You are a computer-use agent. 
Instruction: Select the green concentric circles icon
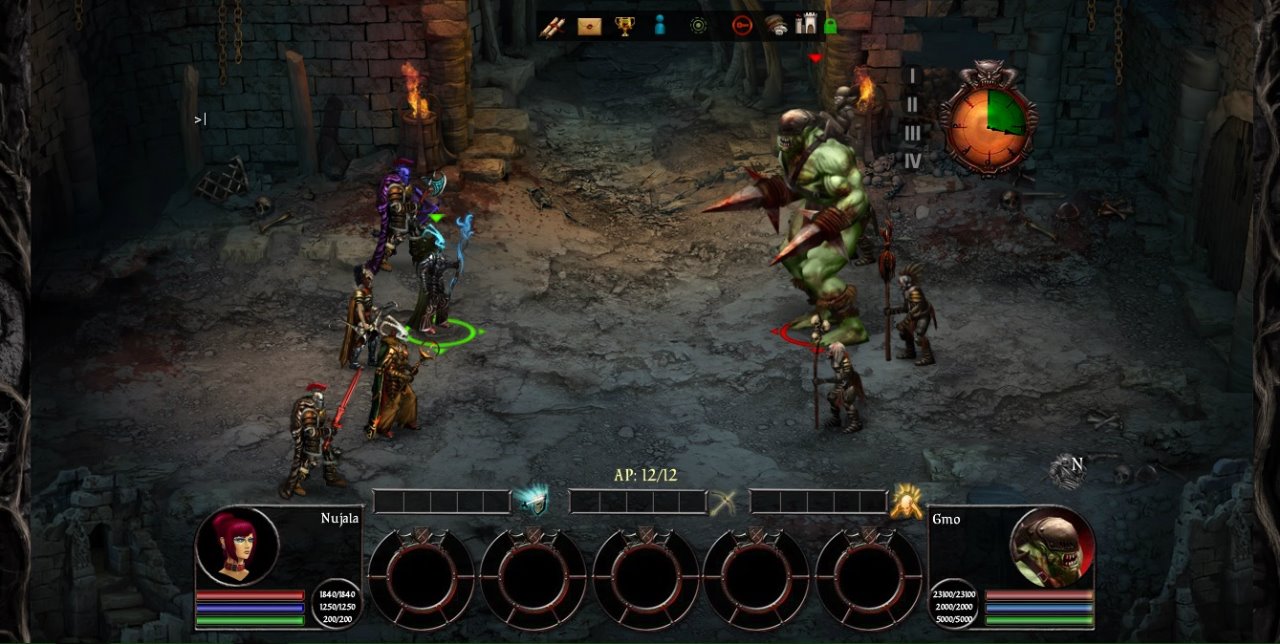click(x=698, y=26)
